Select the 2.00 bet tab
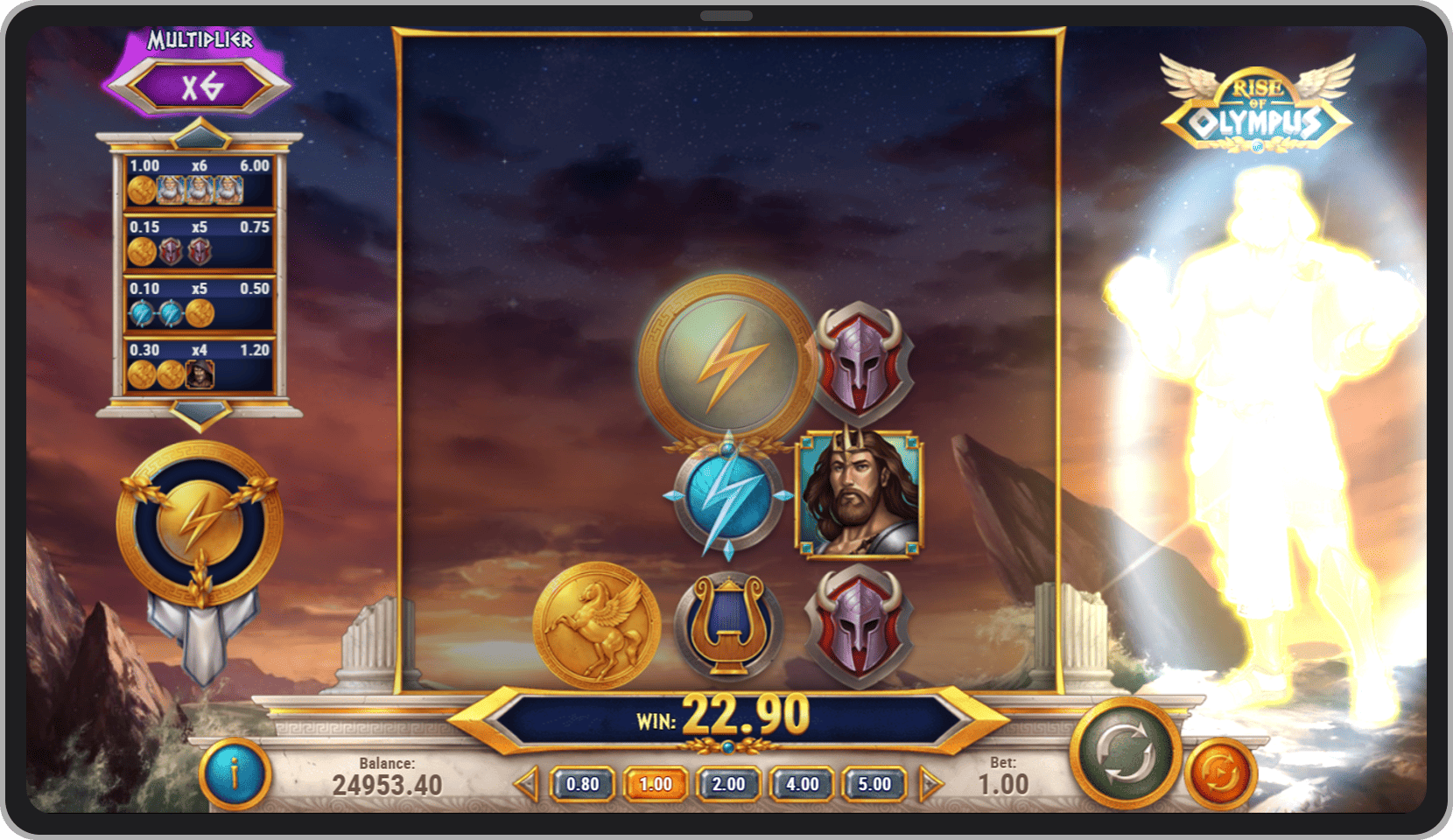 tap(727, 785)
